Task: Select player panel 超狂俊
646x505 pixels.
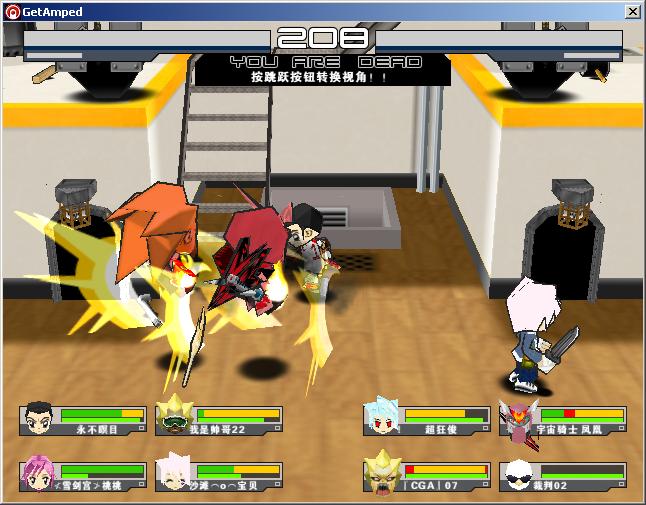Action: [x=427, y=419]
